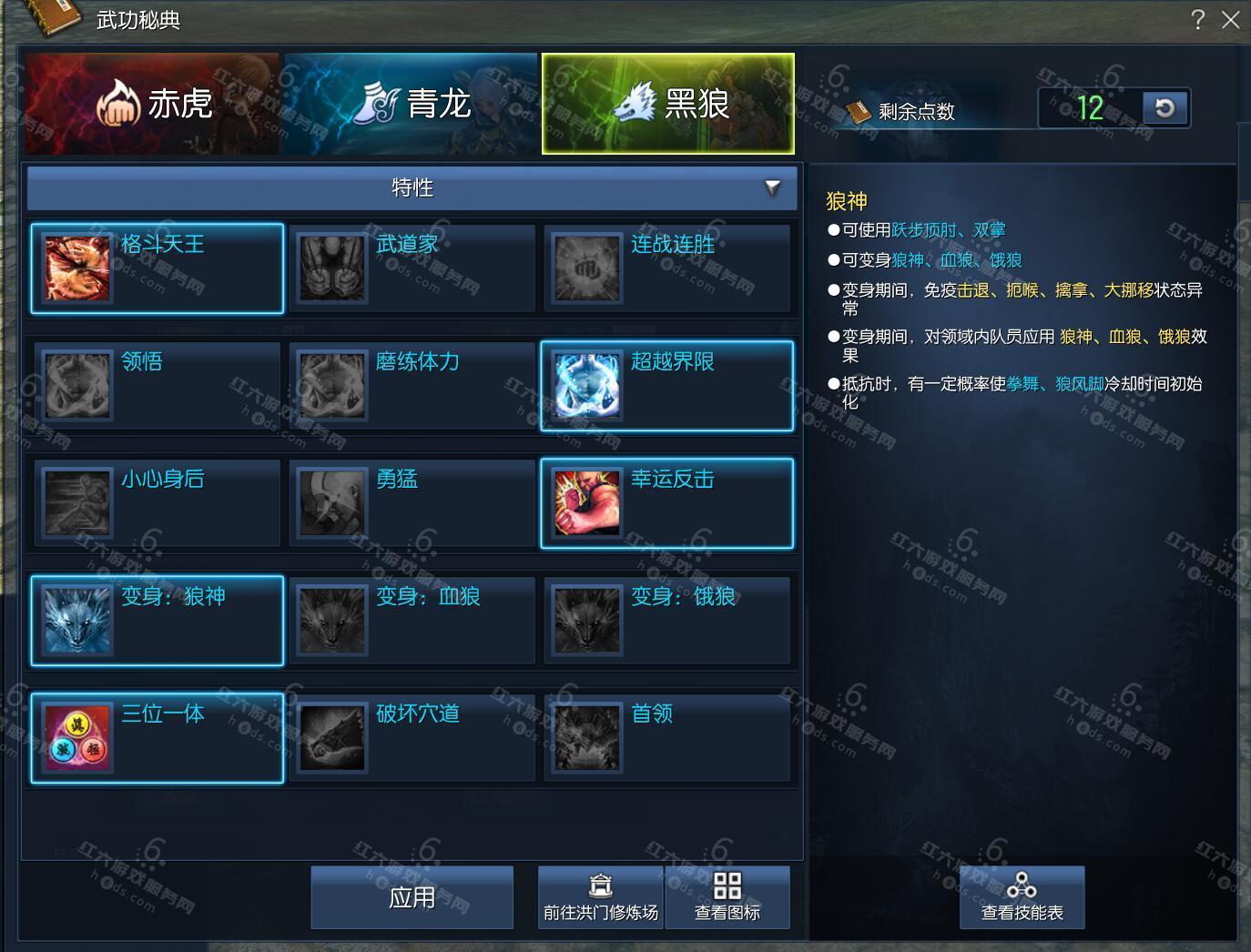Open the 查看技能表 skill table
This screenshot has width=1251, height=952.
pos(1022,897)
